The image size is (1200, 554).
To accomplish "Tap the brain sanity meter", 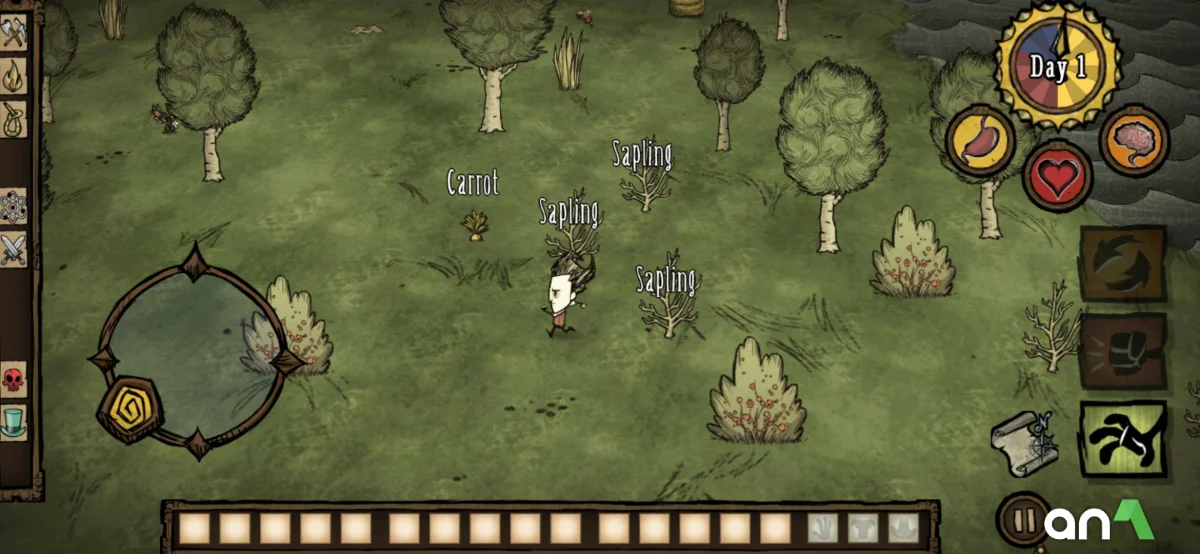I will 1135,141.
